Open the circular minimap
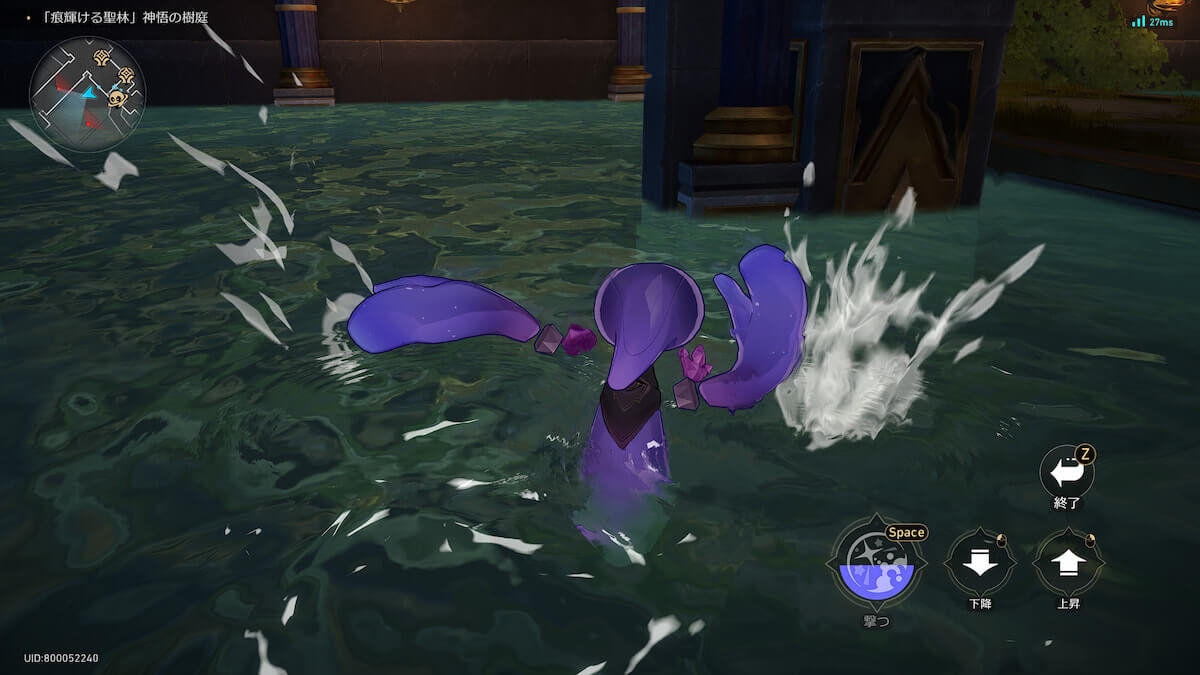1200x675 pixels. click(x=87, y=94)
